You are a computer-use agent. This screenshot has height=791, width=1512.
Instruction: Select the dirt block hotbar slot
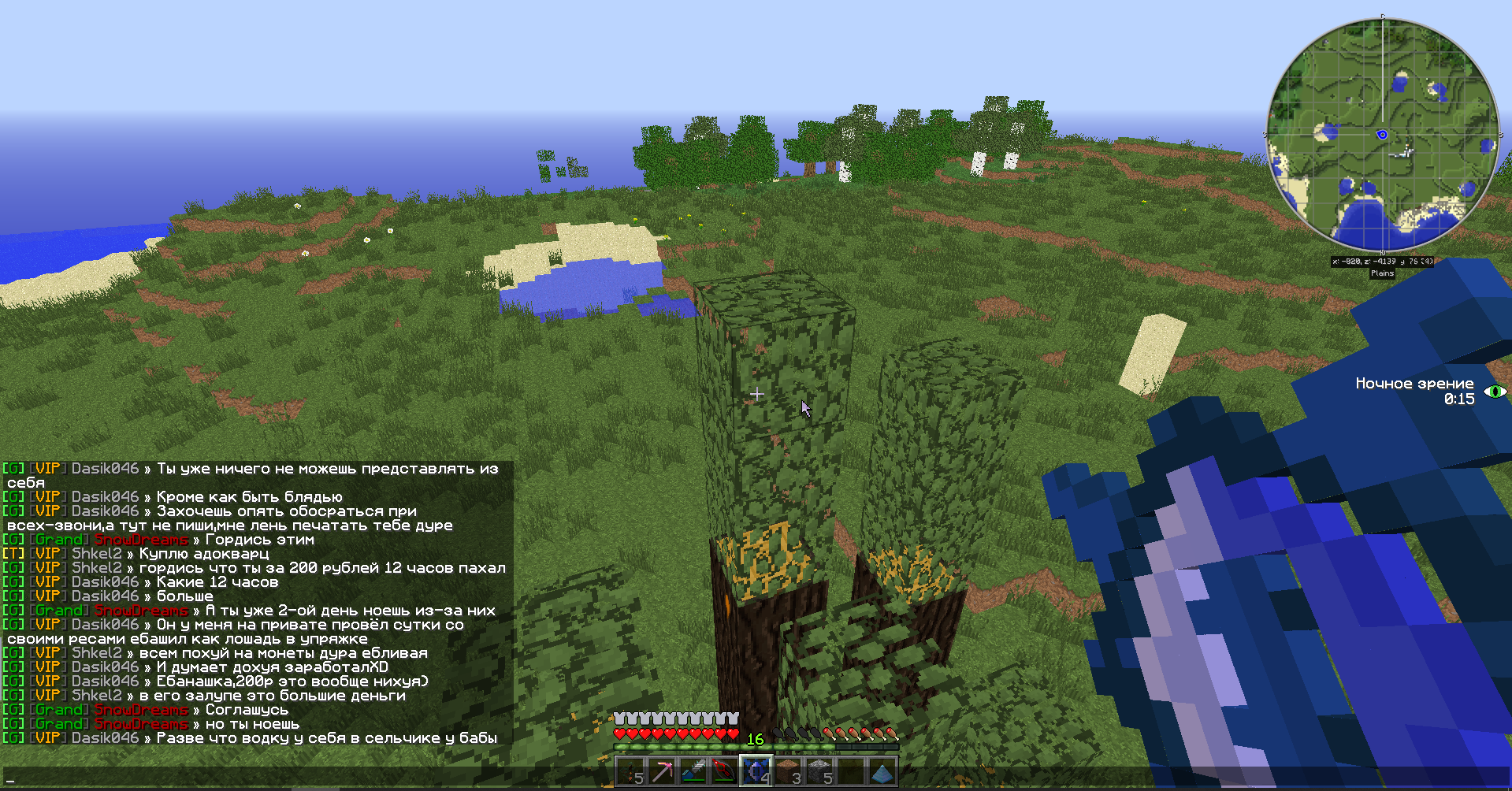pyautogui.click(x=788, y=772)
